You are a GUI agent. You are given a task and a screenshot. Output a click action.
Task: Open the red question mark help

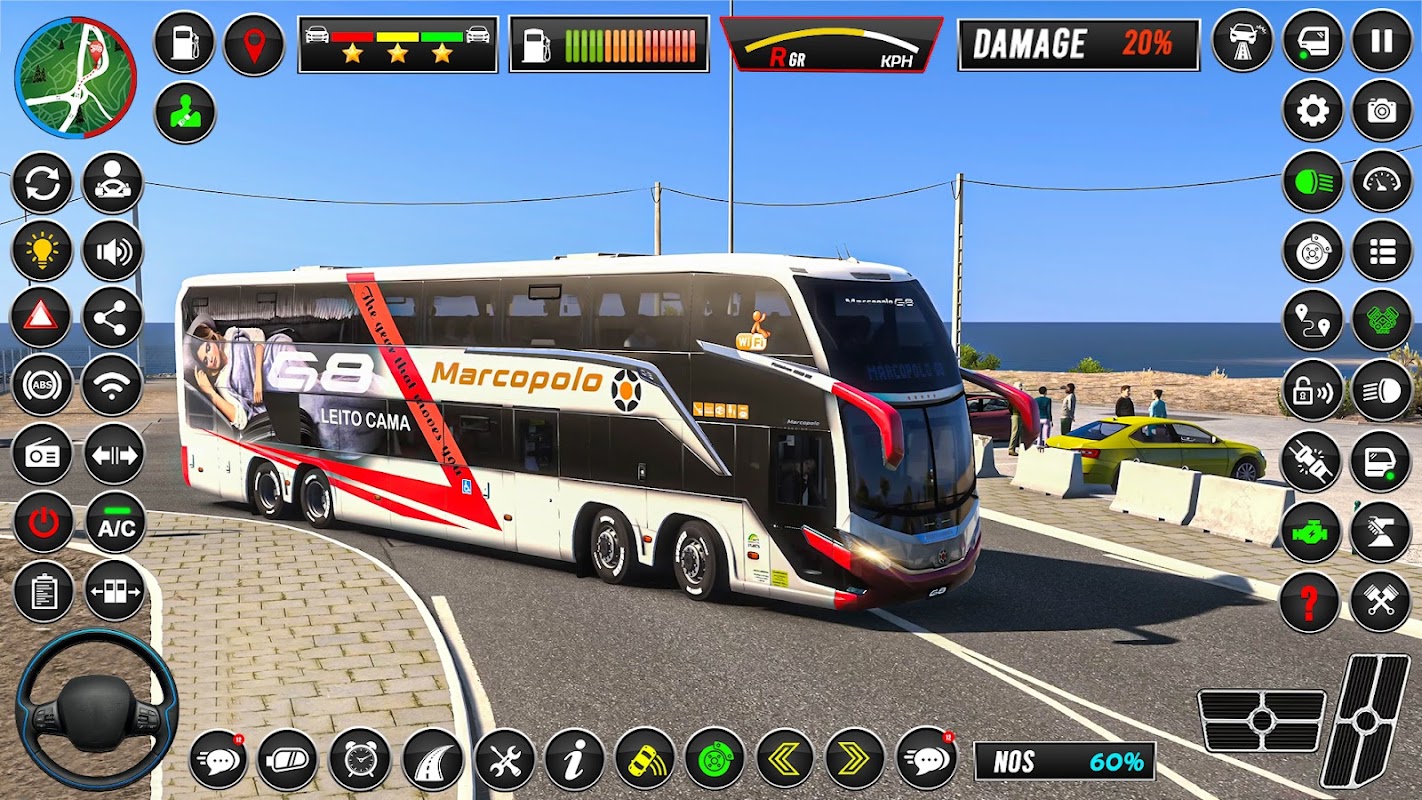(1309, 602)
